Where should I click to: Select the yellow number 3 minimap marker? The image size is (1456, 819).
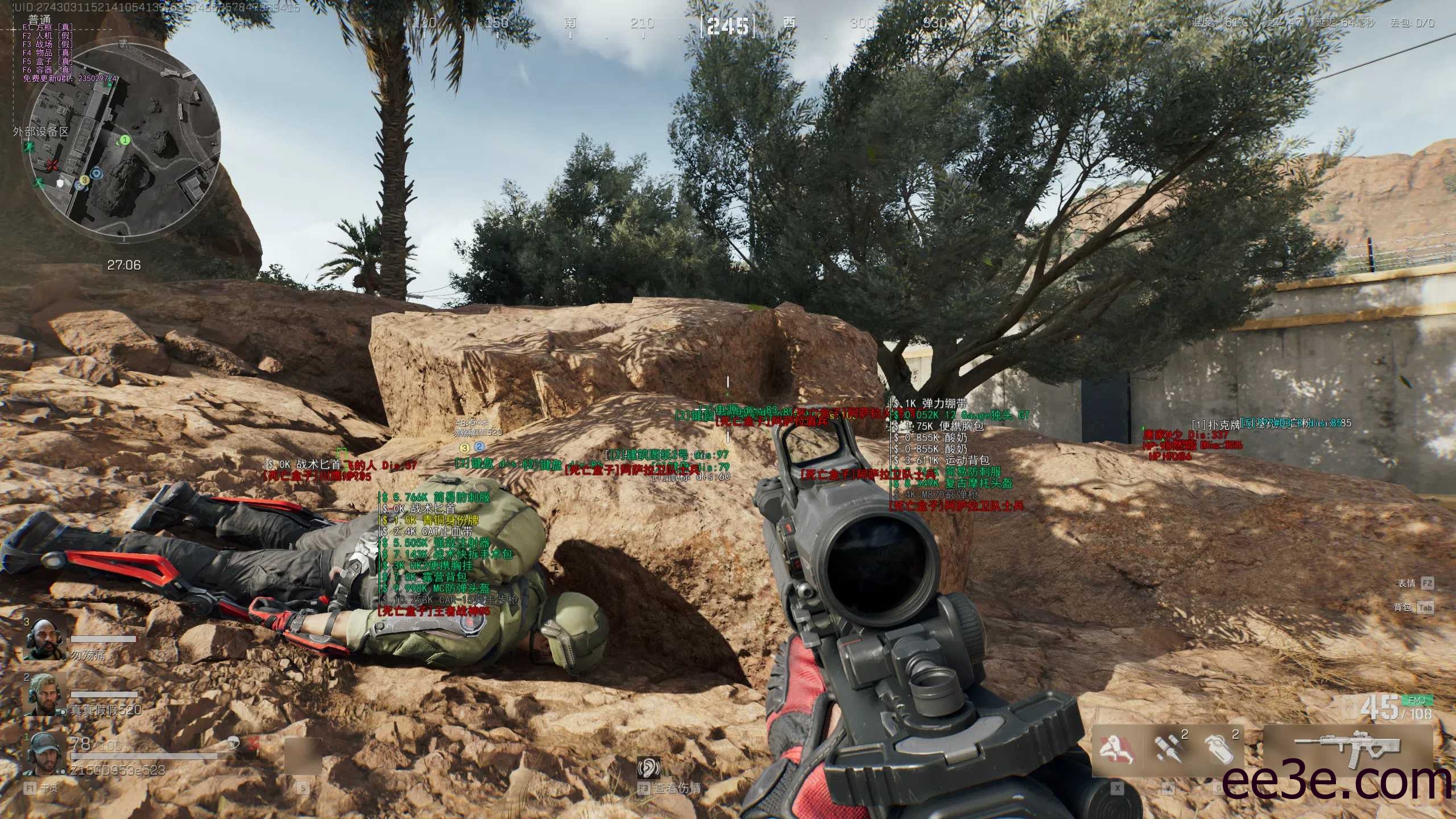[x=84, y=180]
